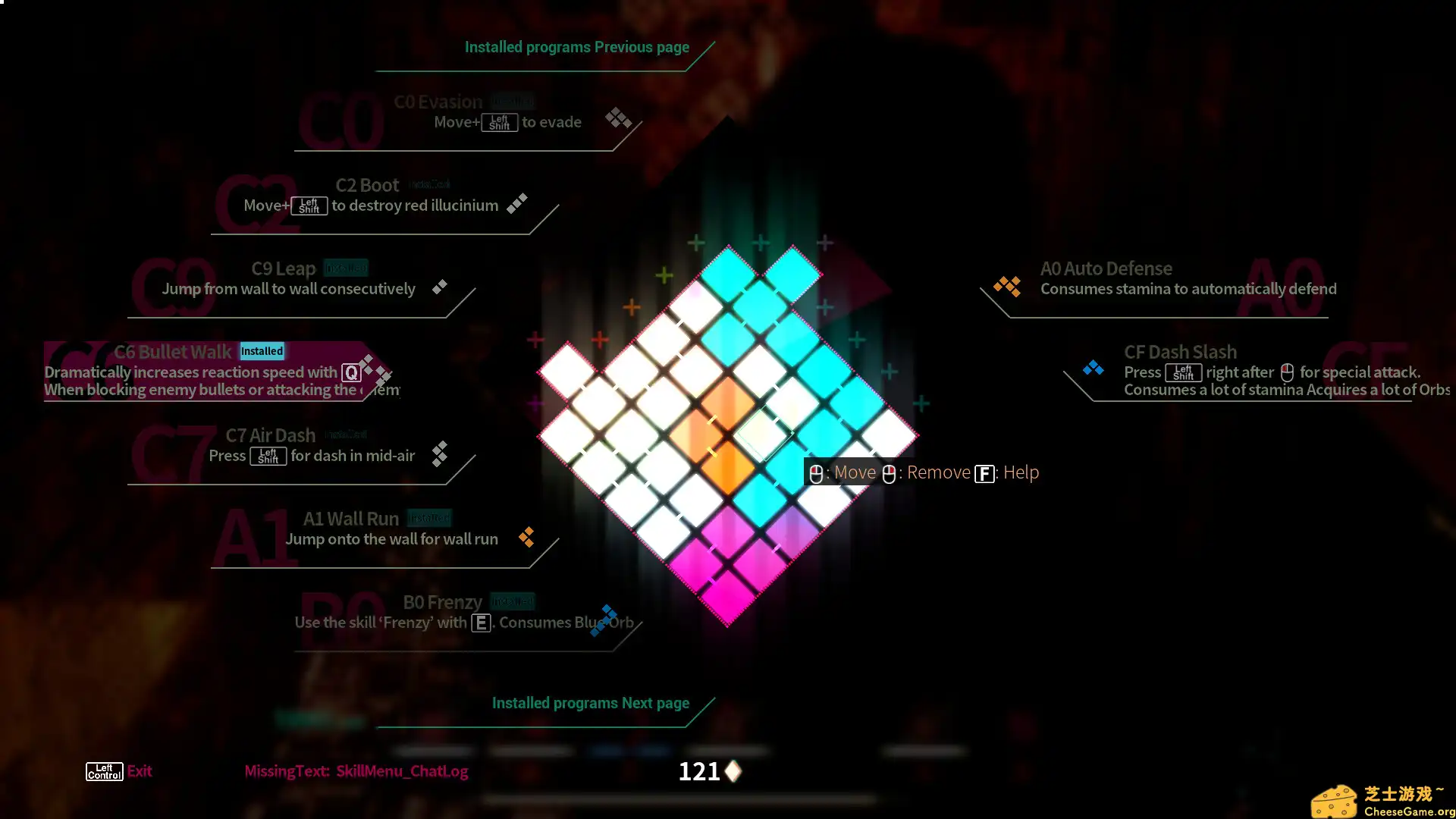Click the C9 Leap white diamond icon
This screenshot has height=819, width=1456.
click(x=439, y=287)
